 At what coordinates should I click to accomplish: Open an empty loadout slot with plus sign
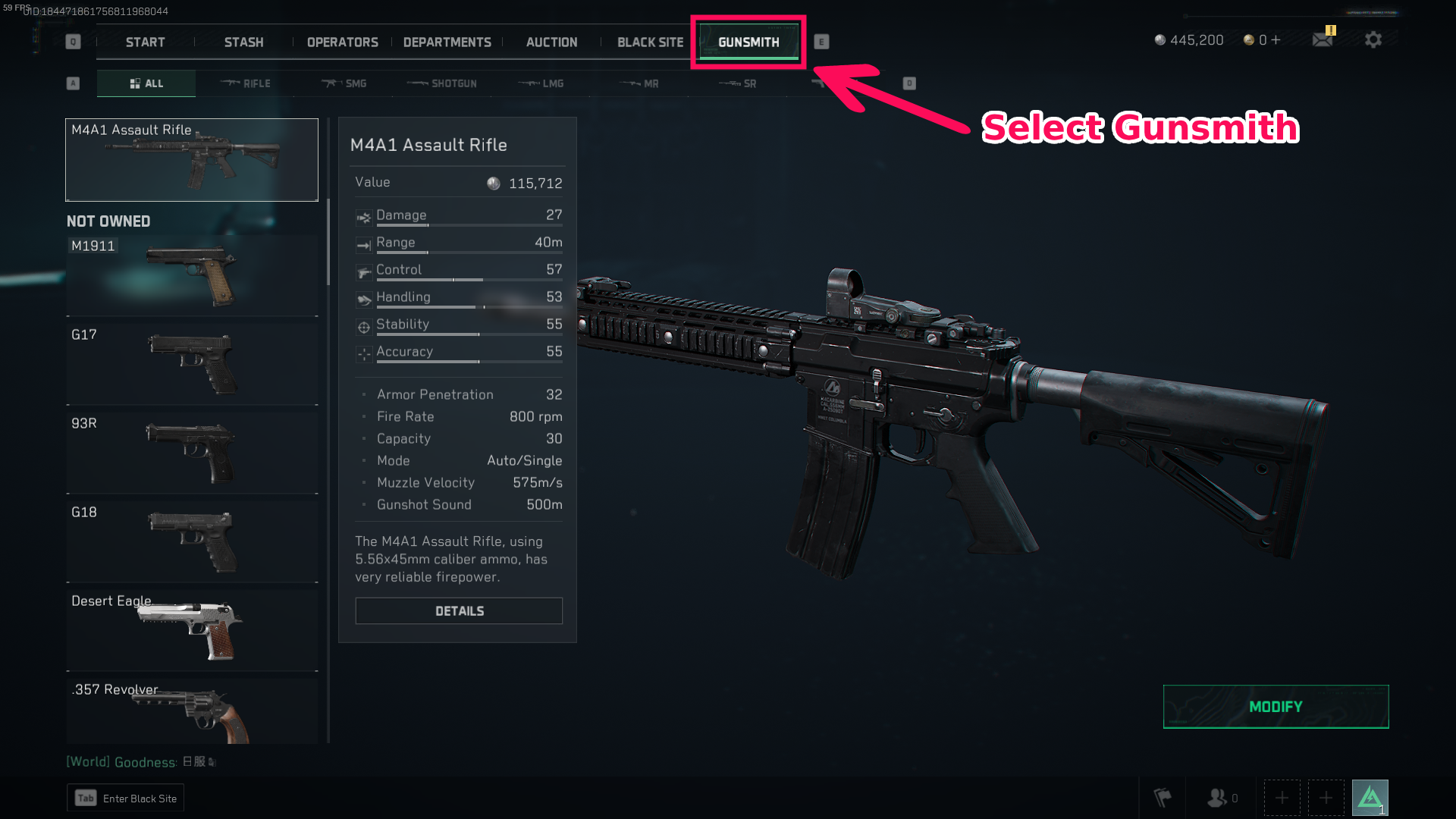click(x=1282, y=797)
